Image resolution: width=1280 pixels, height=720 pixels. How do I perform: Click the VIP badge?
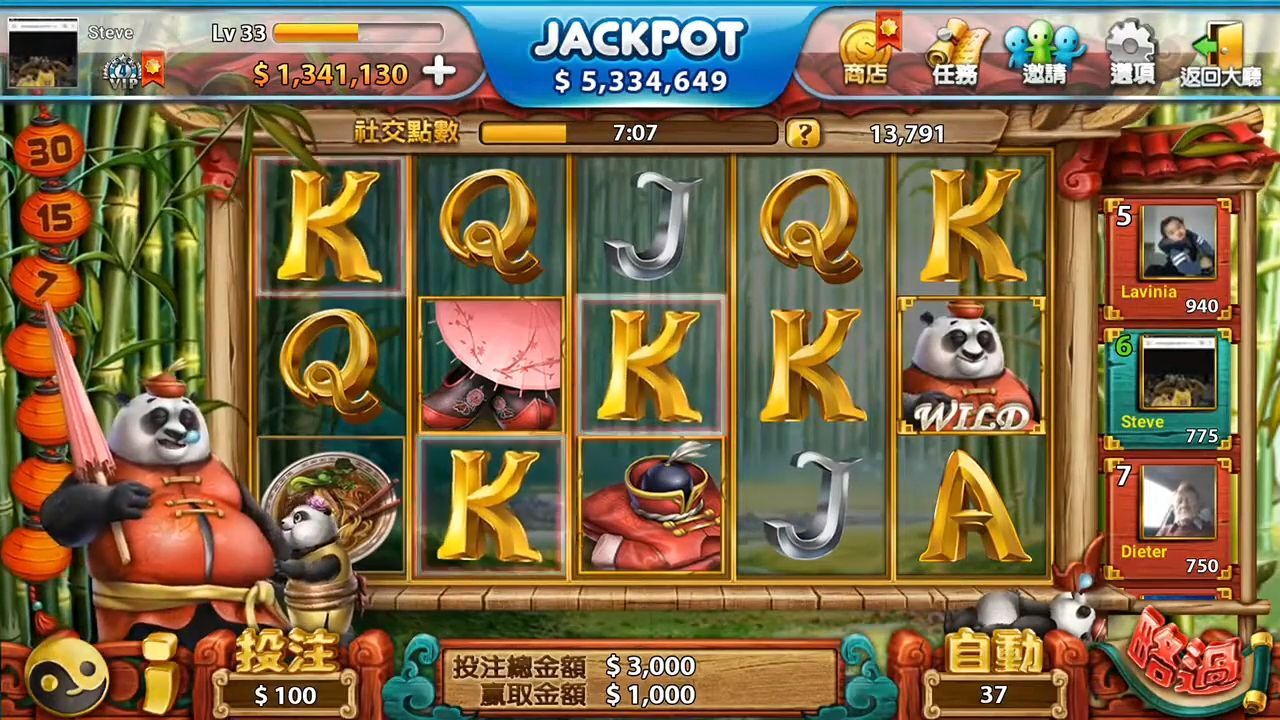122,72
